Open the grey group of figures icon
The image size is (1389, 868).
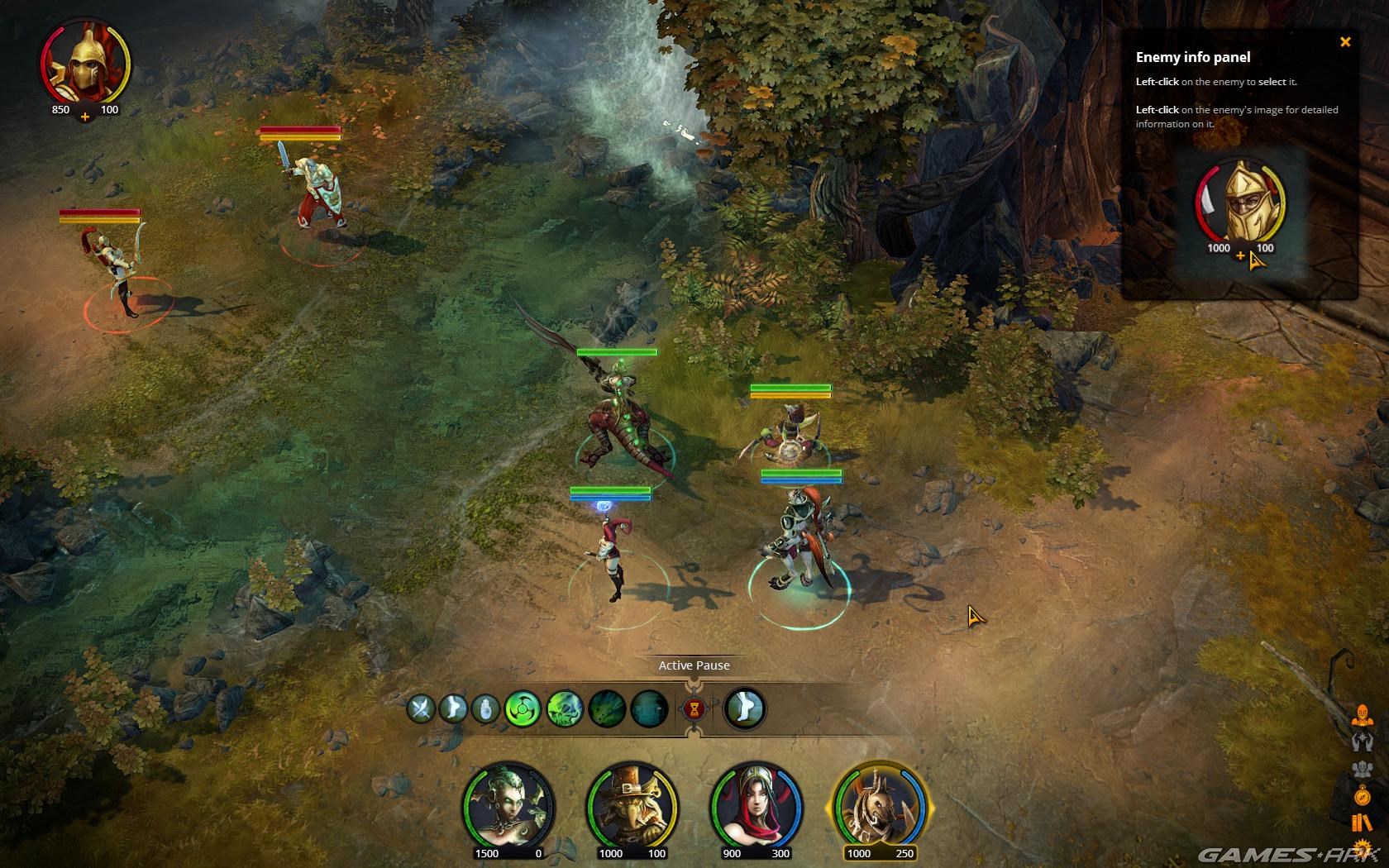point(1361,769)
